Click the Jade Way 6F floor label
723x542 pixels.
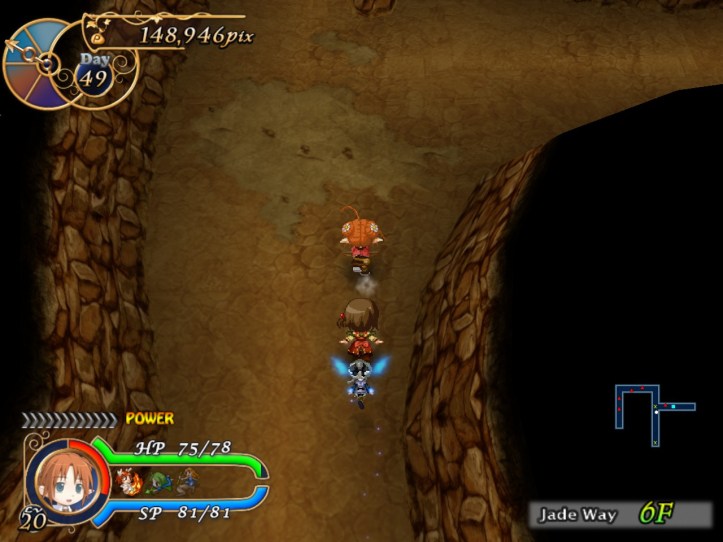click(618, 515)
